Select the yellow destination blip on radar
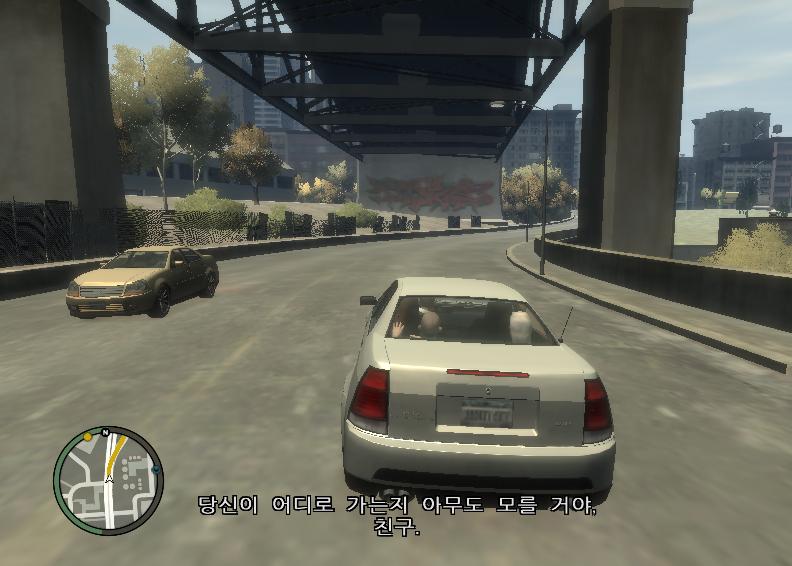 pos(88,437)
